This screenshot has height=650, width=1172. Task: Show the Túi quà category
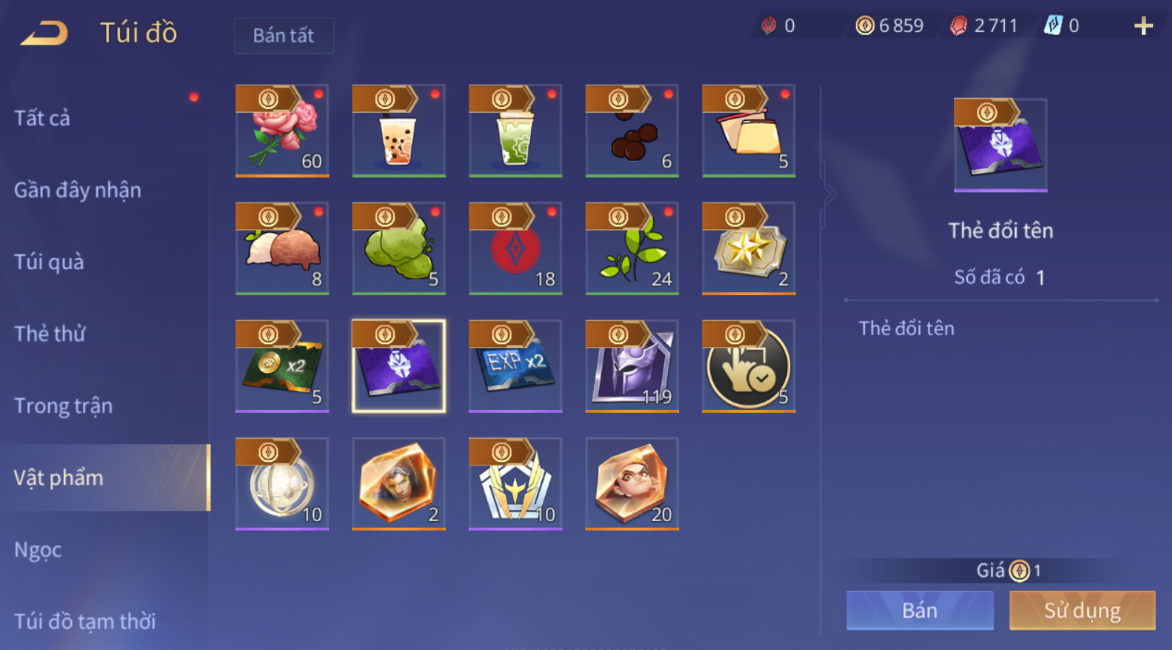pyautogui.click(x=49, y=262)
